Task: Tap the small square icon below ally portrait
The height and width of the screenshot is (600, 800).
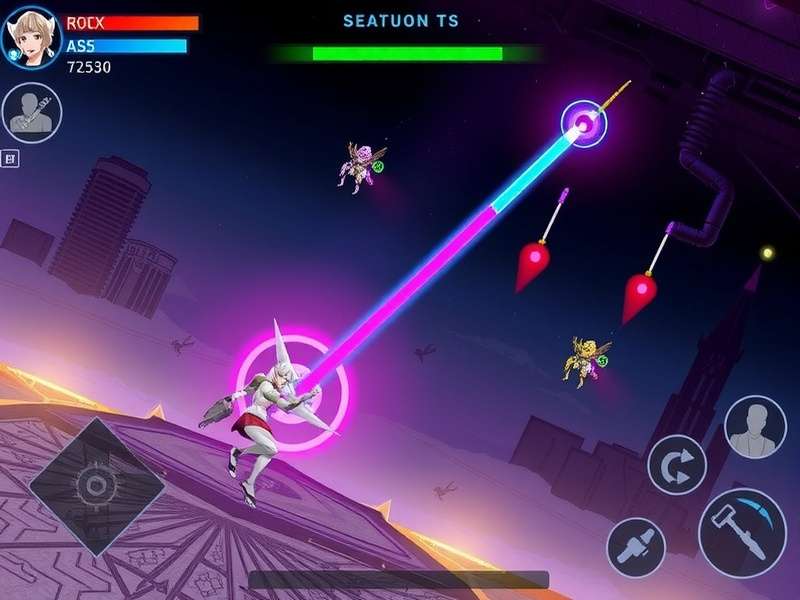Action: 10,157
